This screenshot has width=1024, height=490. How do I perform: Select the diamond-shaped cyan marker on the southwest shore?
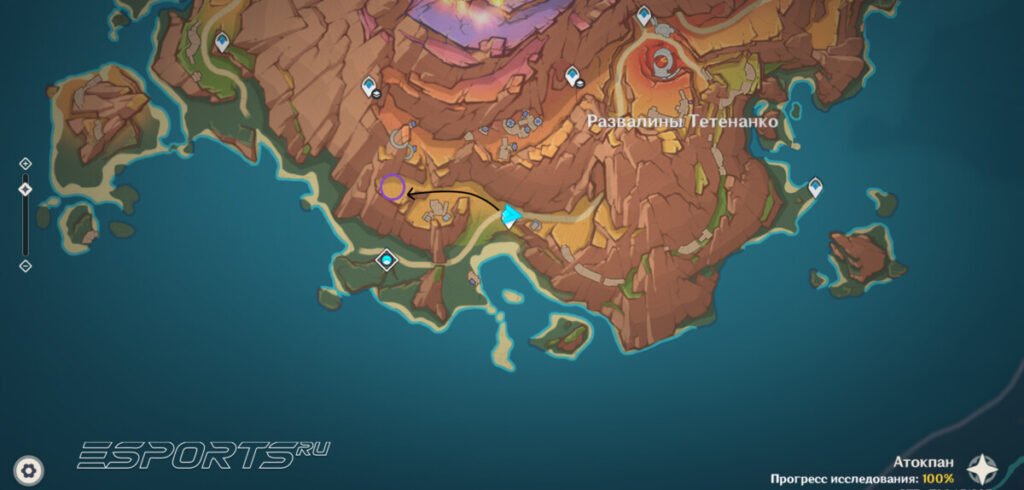tap(386, 261)
